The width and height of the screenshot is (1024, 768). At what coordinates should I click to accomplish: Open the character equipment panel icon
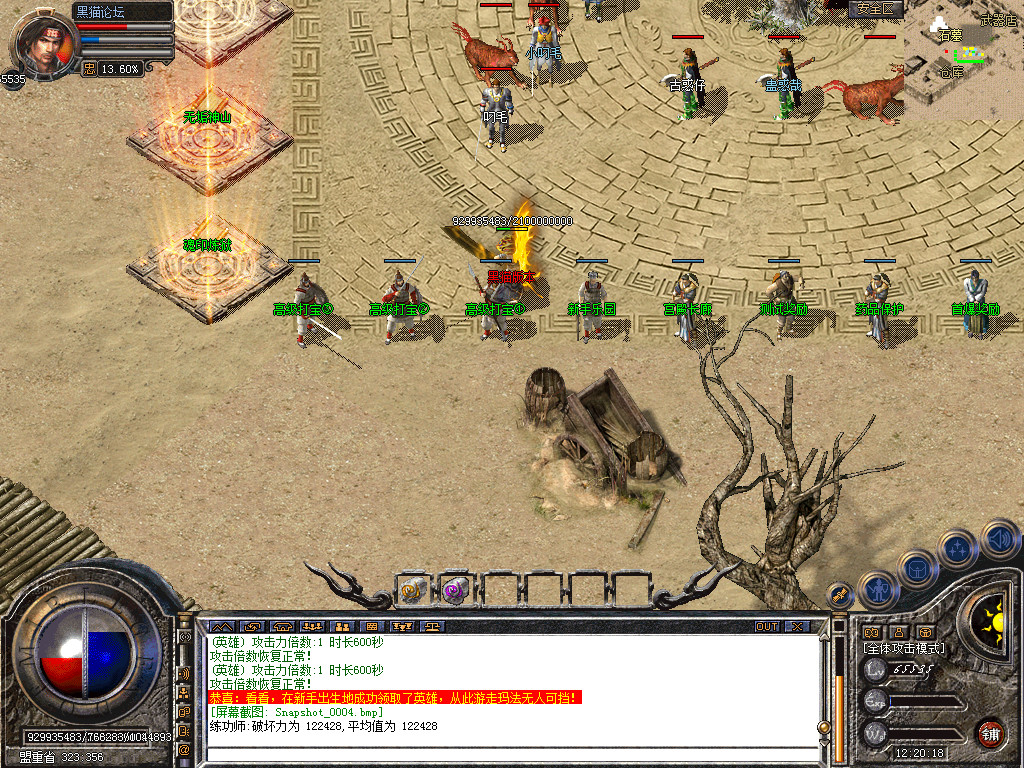coord(879,590)
